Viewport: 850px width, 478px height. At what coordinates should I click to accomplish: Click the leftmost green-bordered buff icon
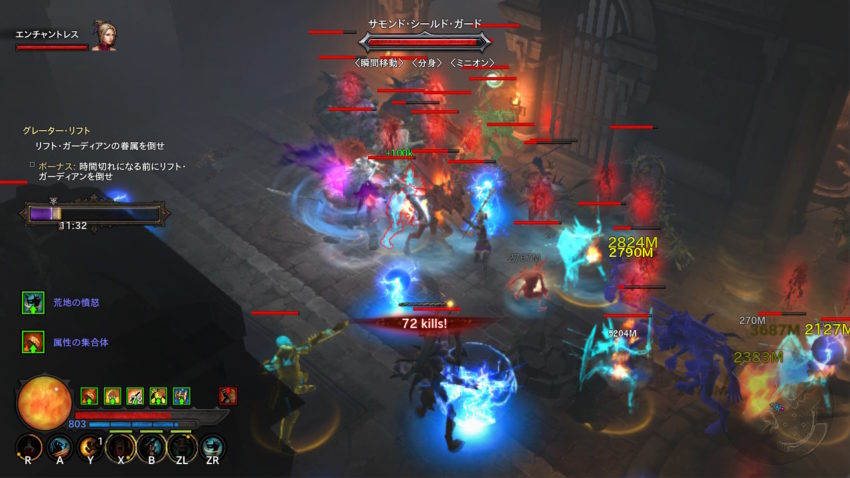click(89, 396)
